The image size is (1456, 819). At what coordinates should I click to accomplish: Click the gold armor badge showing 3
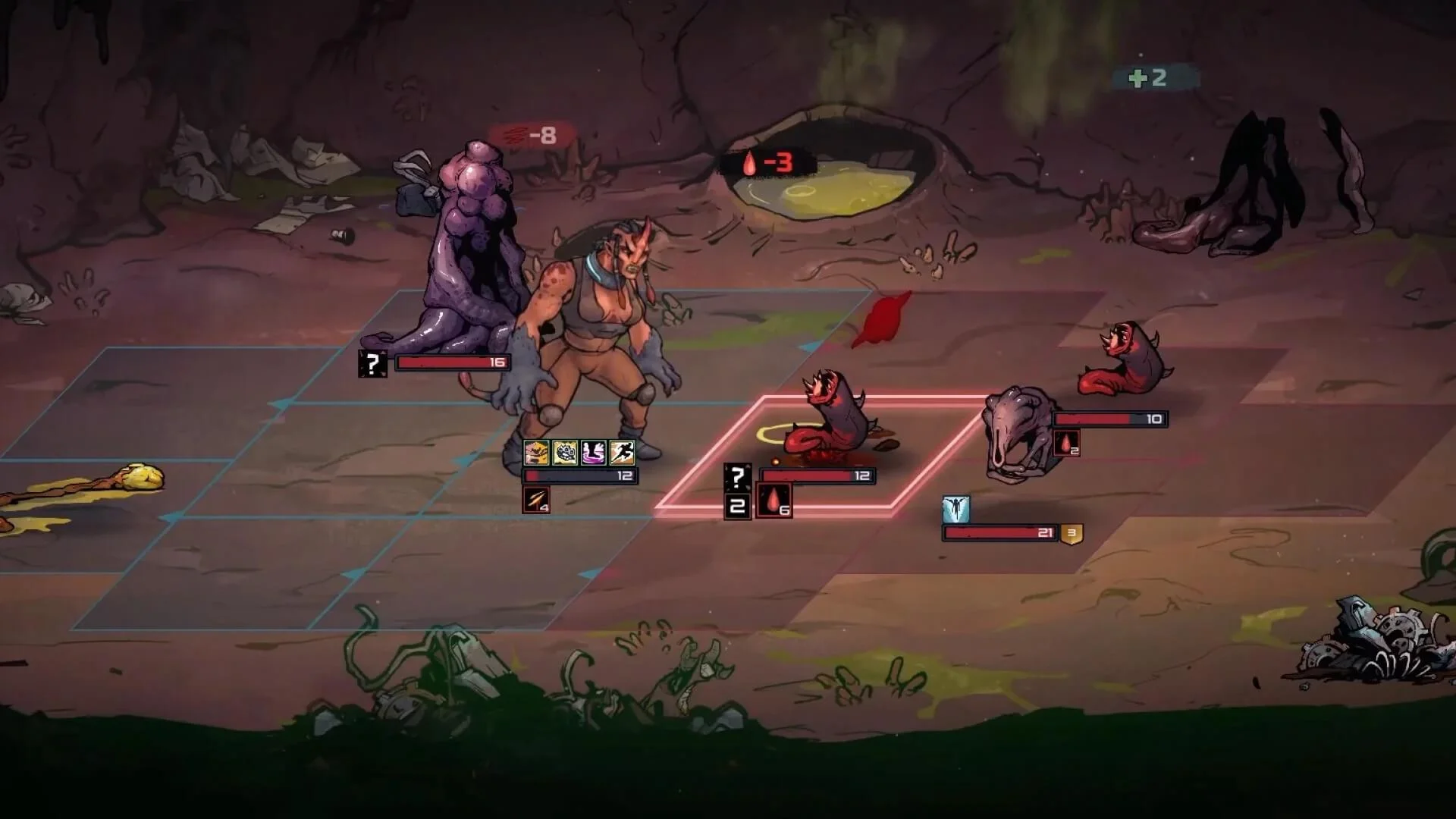coord(1072,533)
